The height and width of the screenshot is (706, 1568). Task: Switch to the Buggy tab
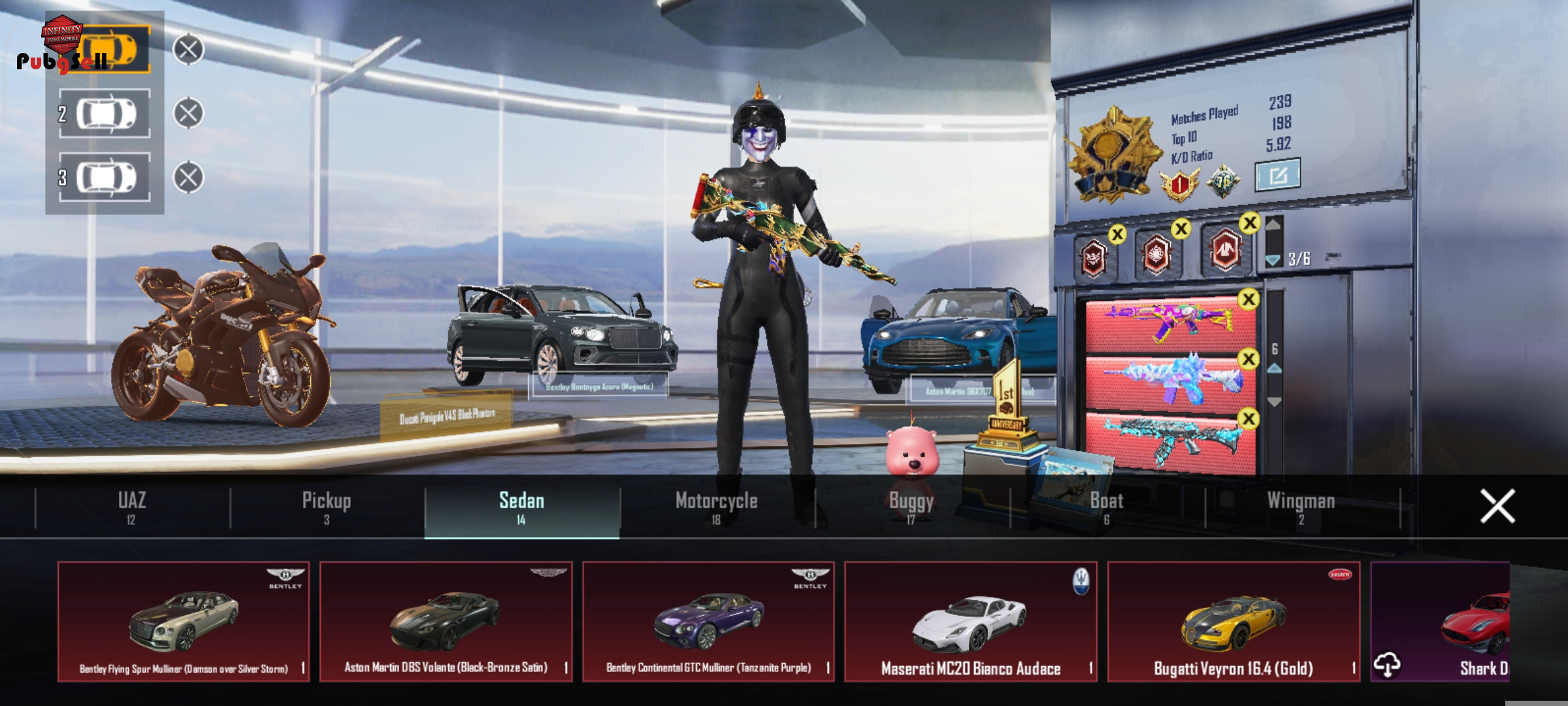911,507
